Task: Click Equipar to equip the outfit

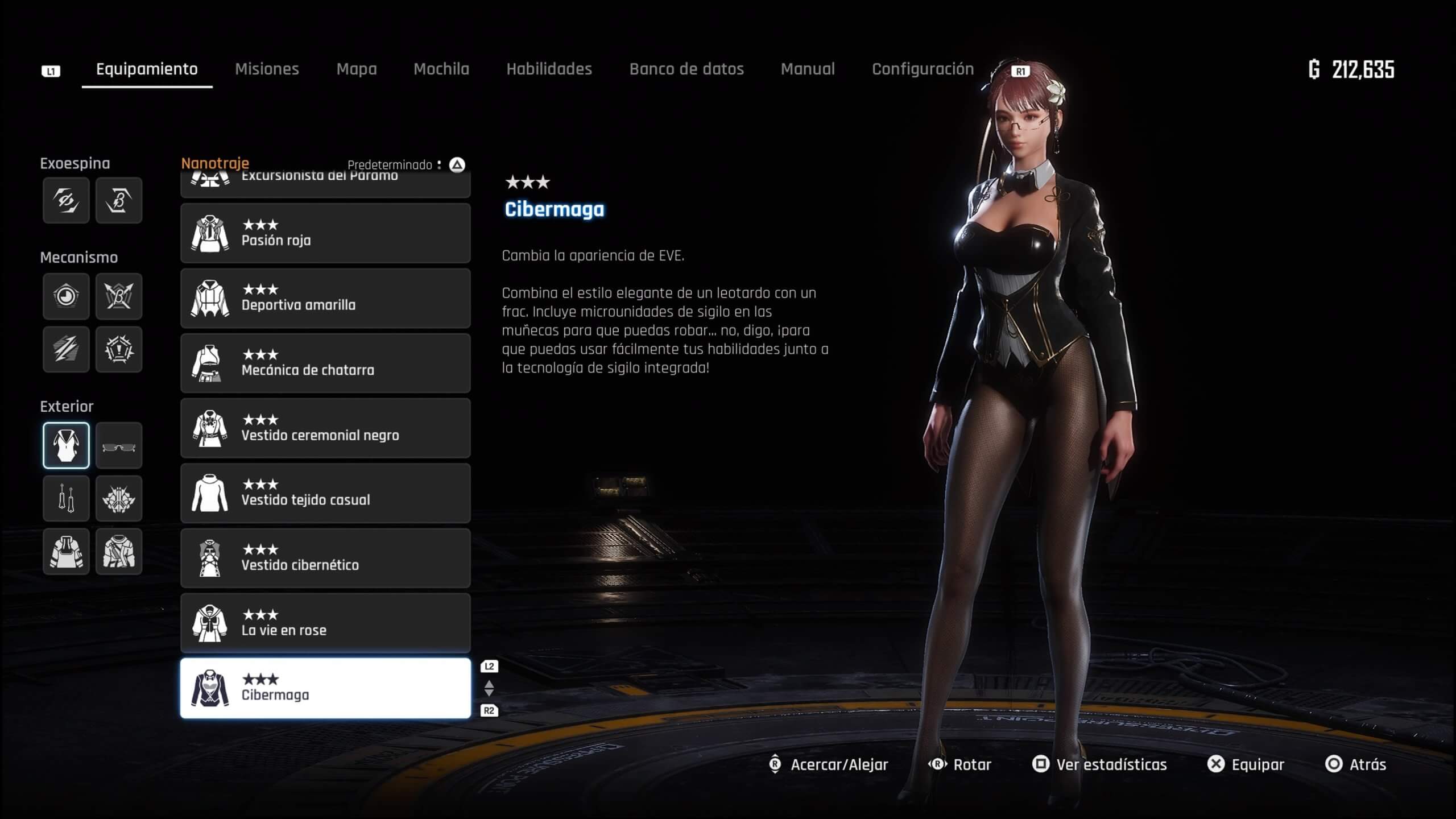Action: pyautogui.click(x=1246, y=764)
